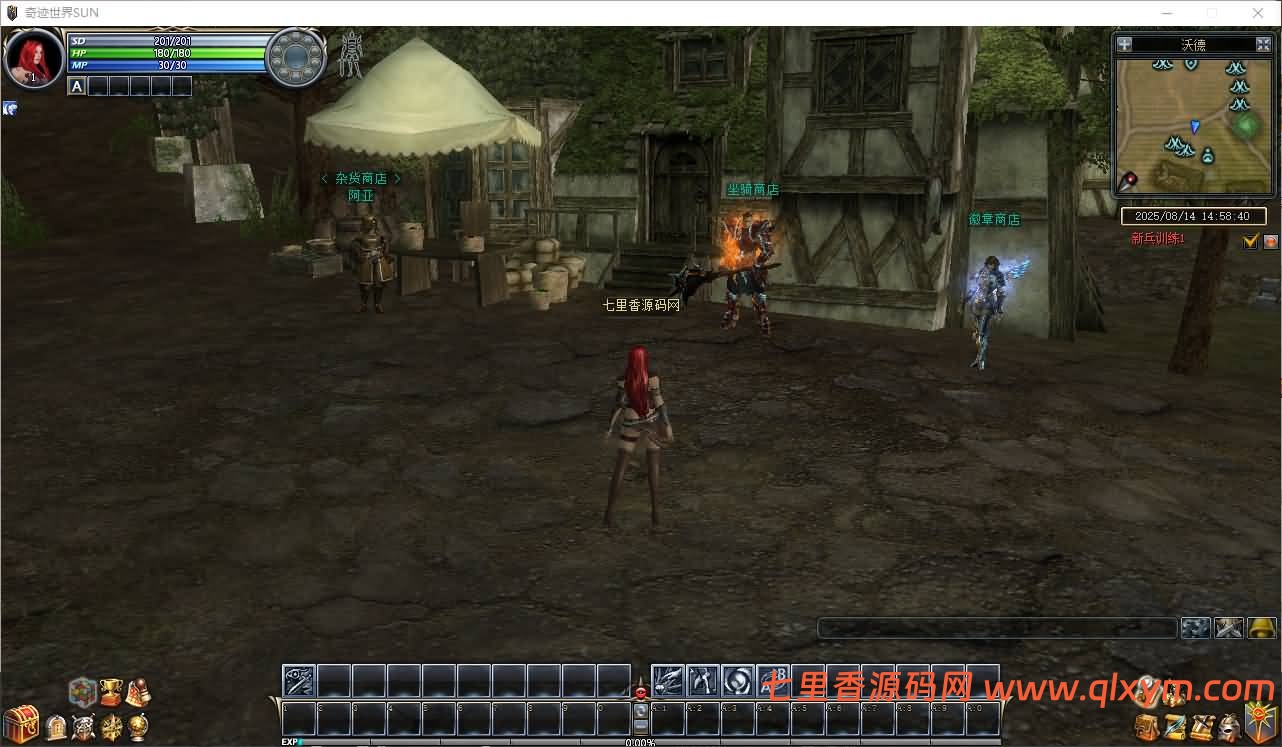Click the crossed swords button beside chat
The image size is (1282, 747).
[x=1228, y=628]
